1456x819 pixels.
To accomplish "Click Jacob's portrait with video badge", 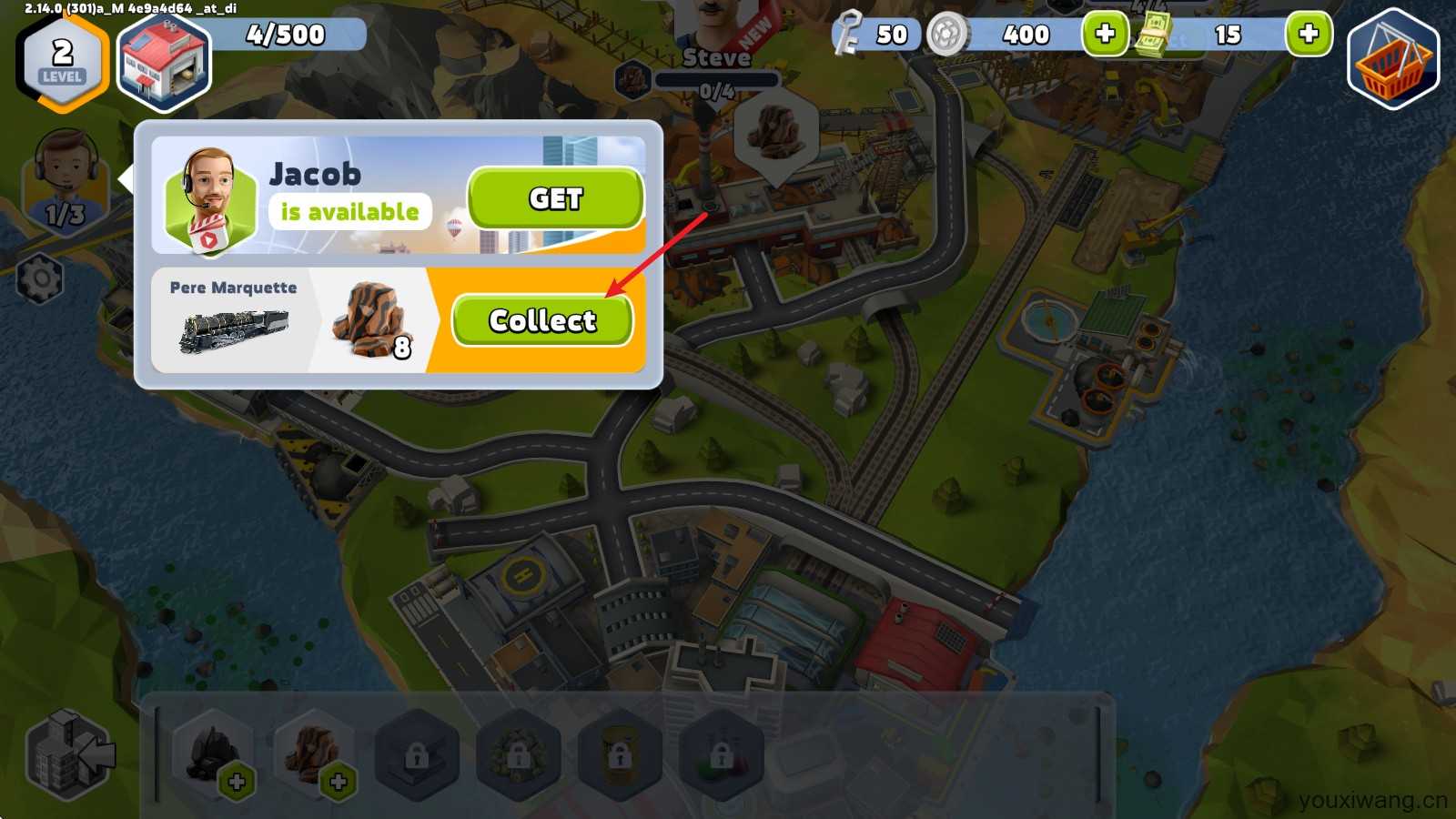I will (210, 200).
